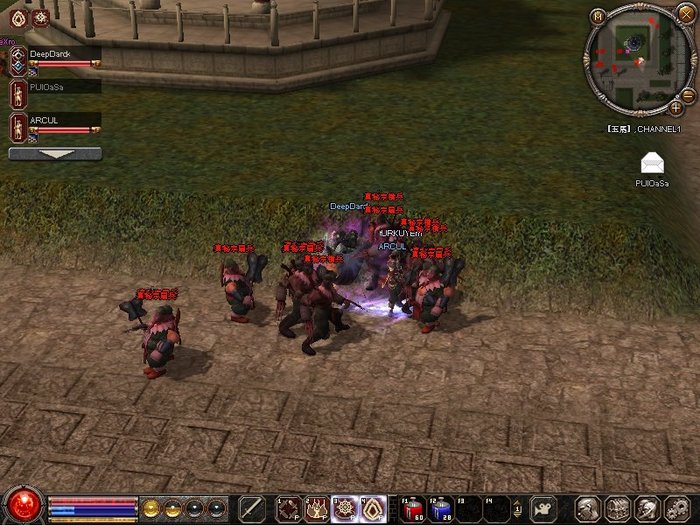The image size is (700, 525).
Task: Use the red health potion slot
Action: click(414, 508)
